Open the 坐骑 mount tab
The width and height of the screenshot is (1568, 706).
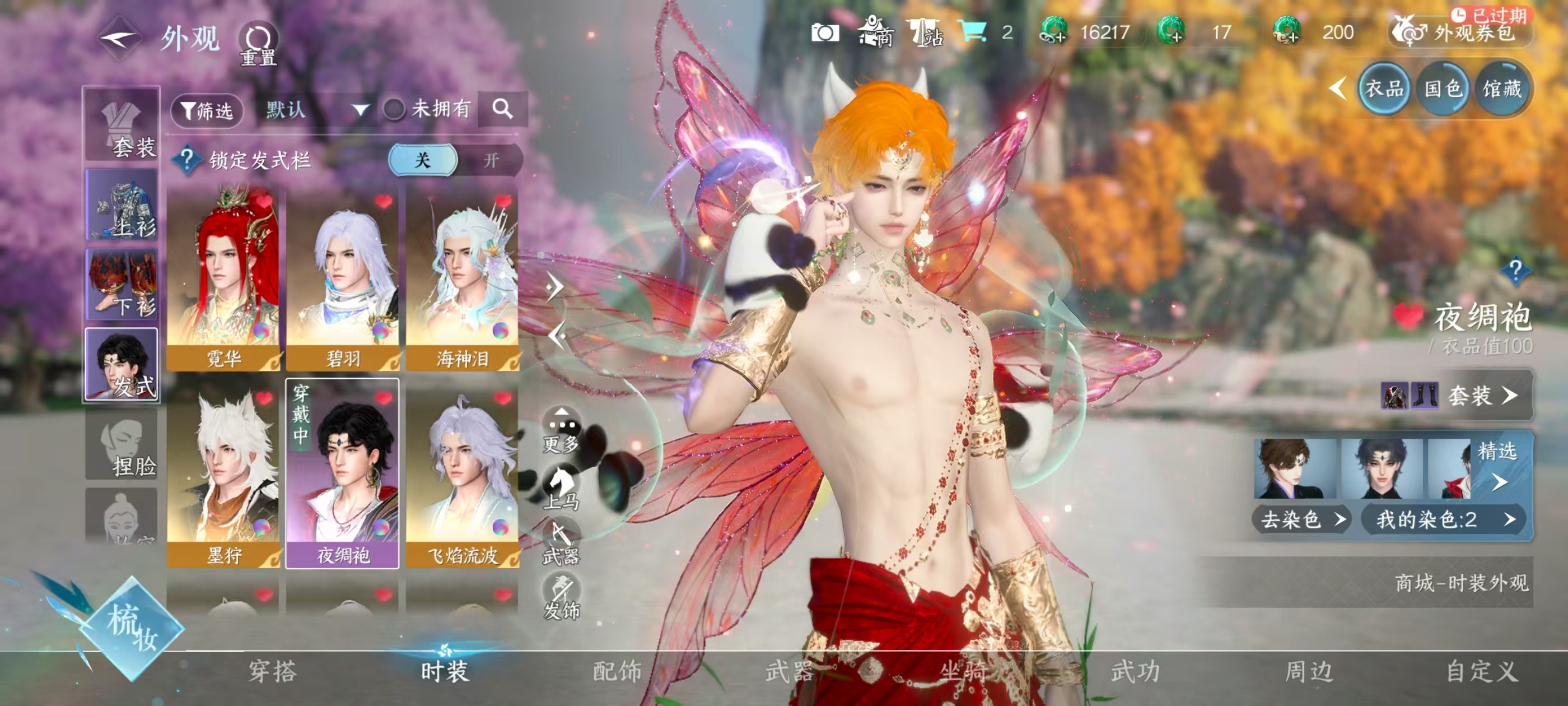pyautogui.click(x=963, y=671)
